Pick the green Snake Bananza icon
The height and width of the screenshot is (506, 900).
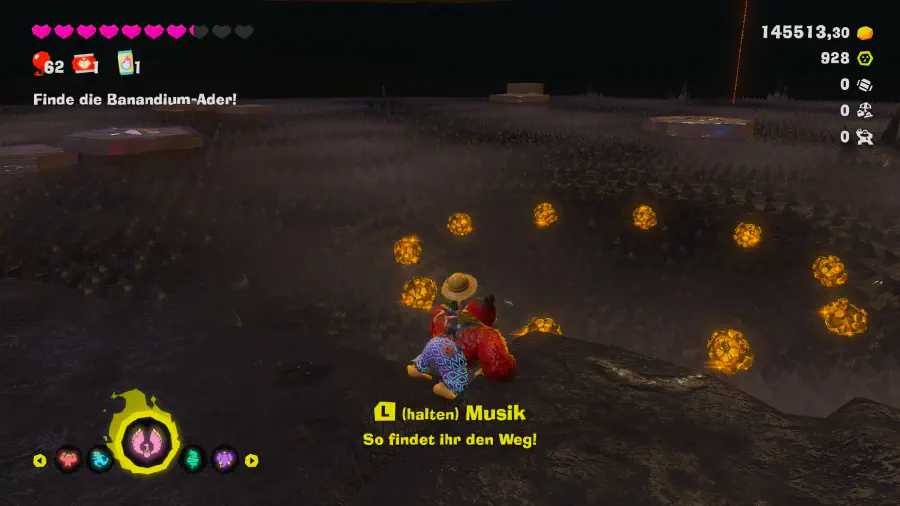click(x=193, y=460)
